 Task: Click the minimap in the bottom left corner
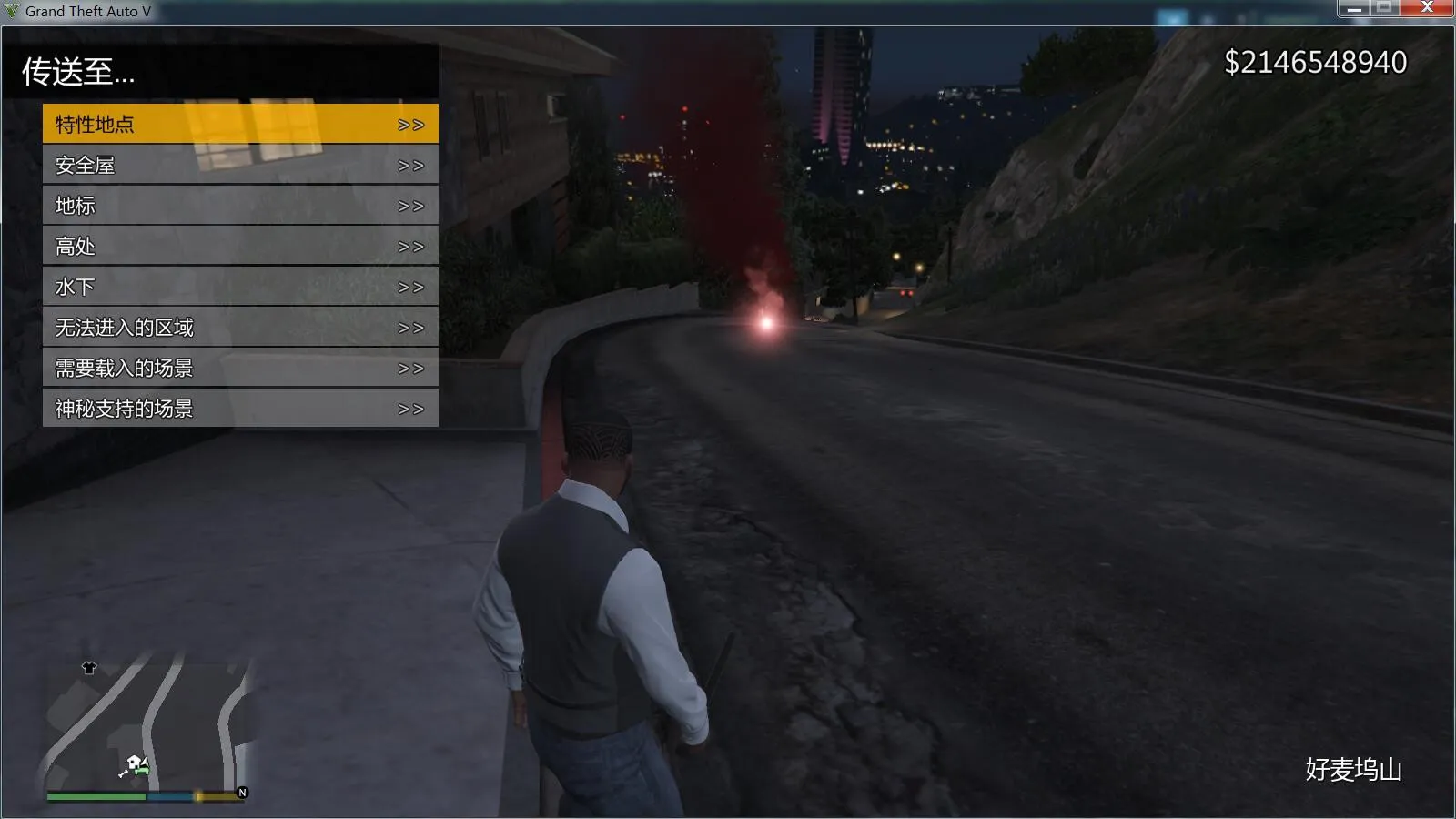[146, 728]
